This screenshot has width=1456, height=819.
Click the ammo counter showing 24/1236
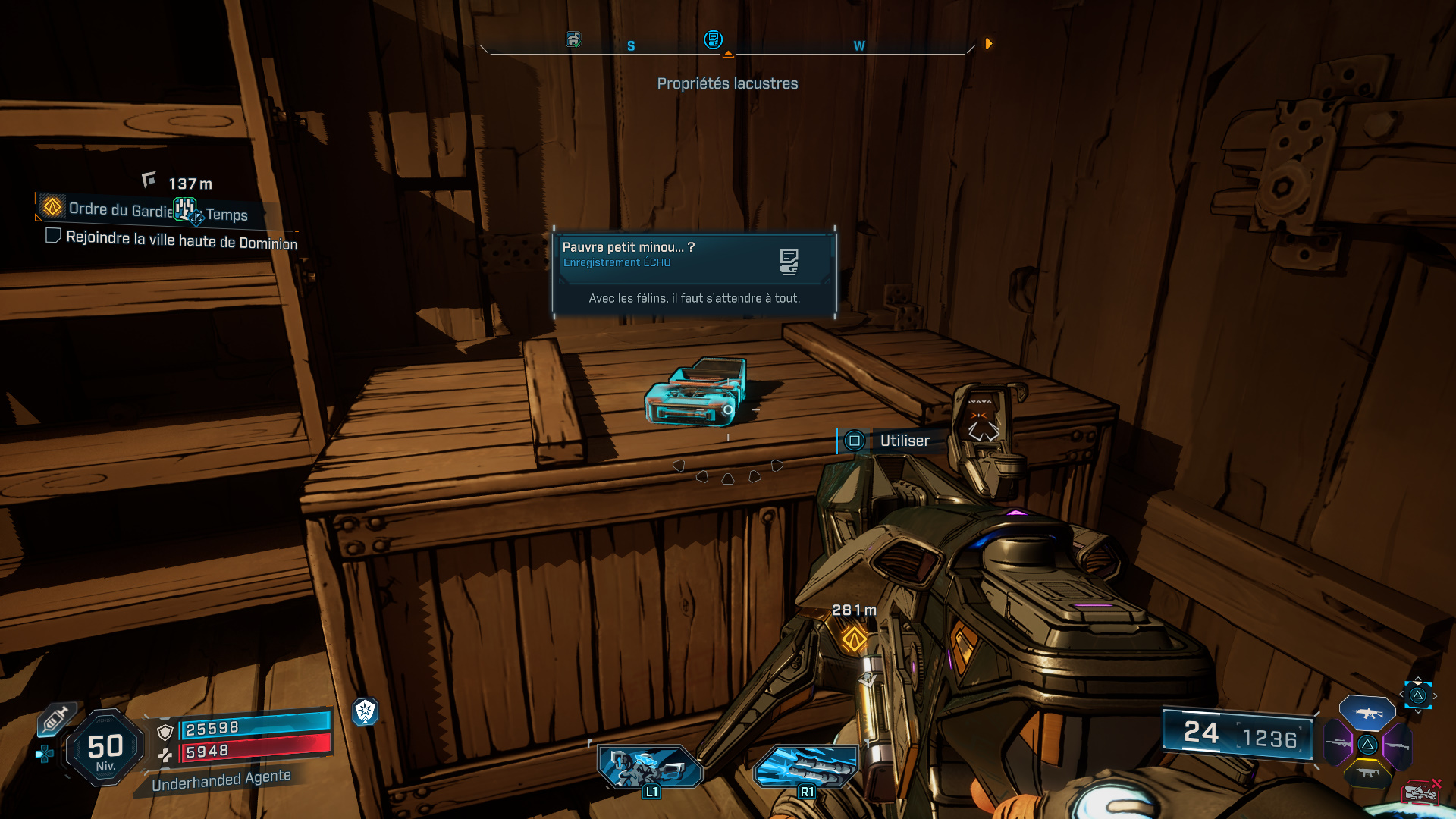(1238, 733)
